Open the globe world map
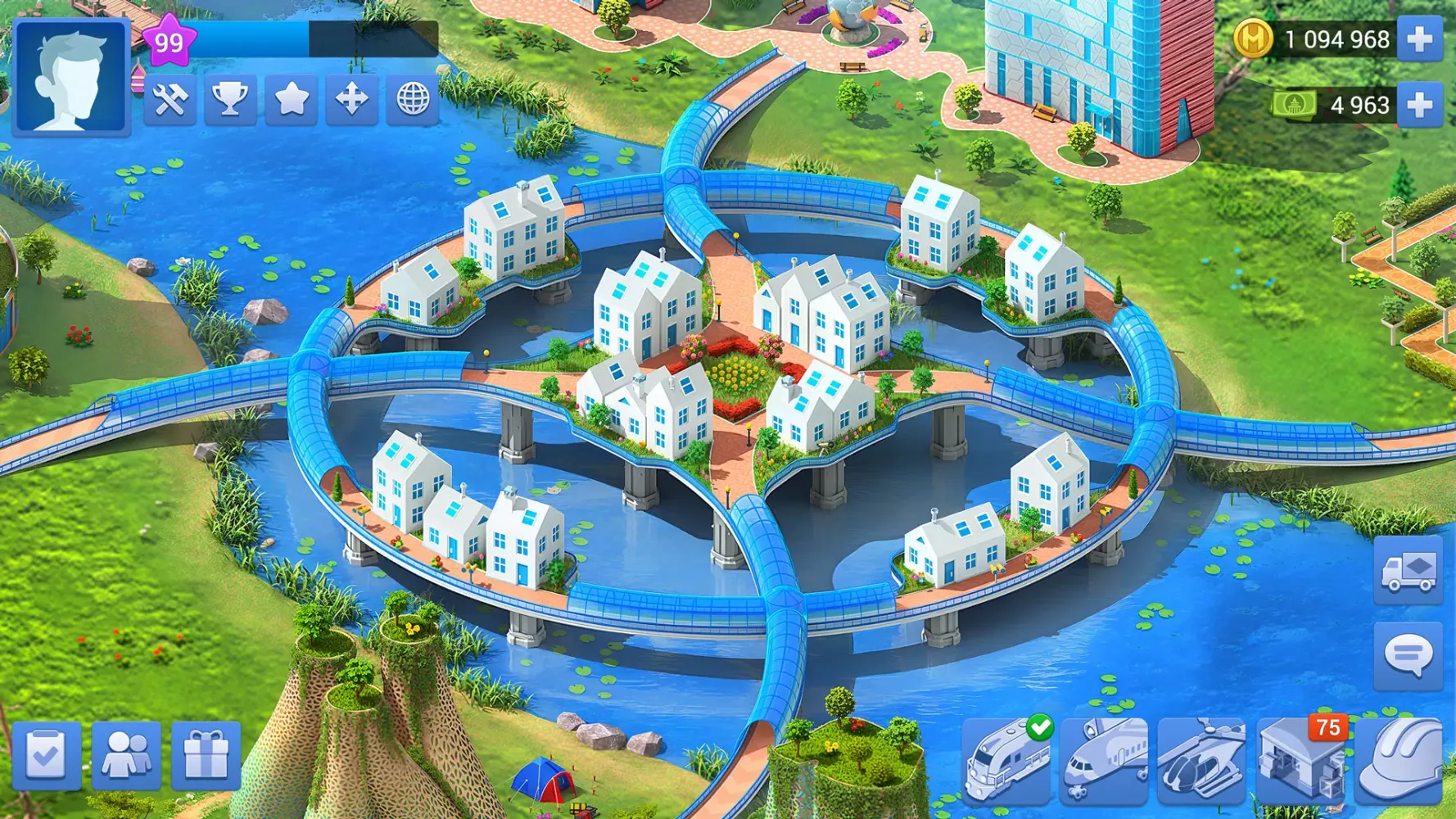The width and height of the screenshot is (1456, 819). [x=413, y=100]
